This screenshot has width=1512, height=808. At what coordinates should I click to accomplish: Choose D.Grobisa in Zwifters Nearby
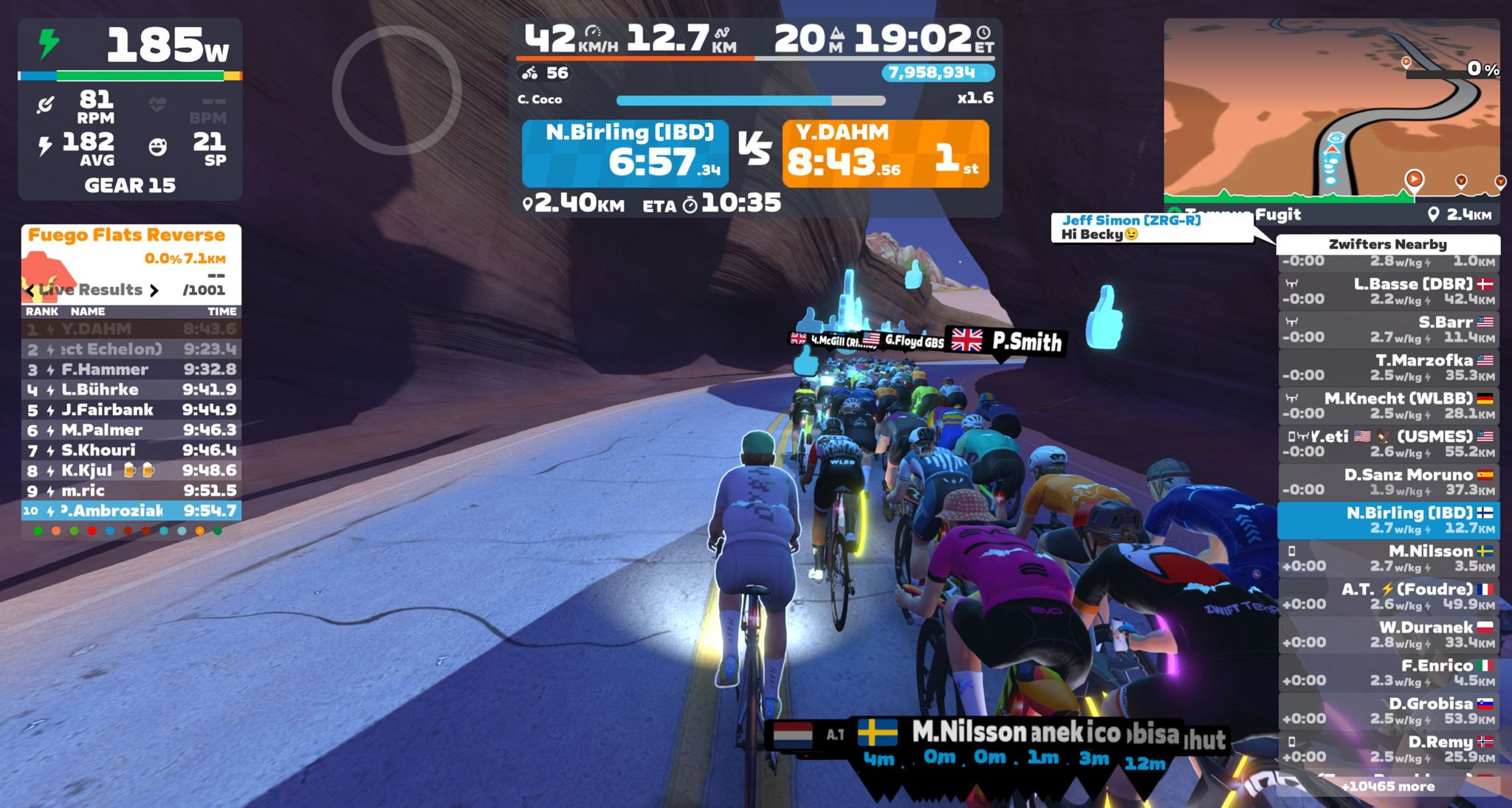(x=1388, y=711)
